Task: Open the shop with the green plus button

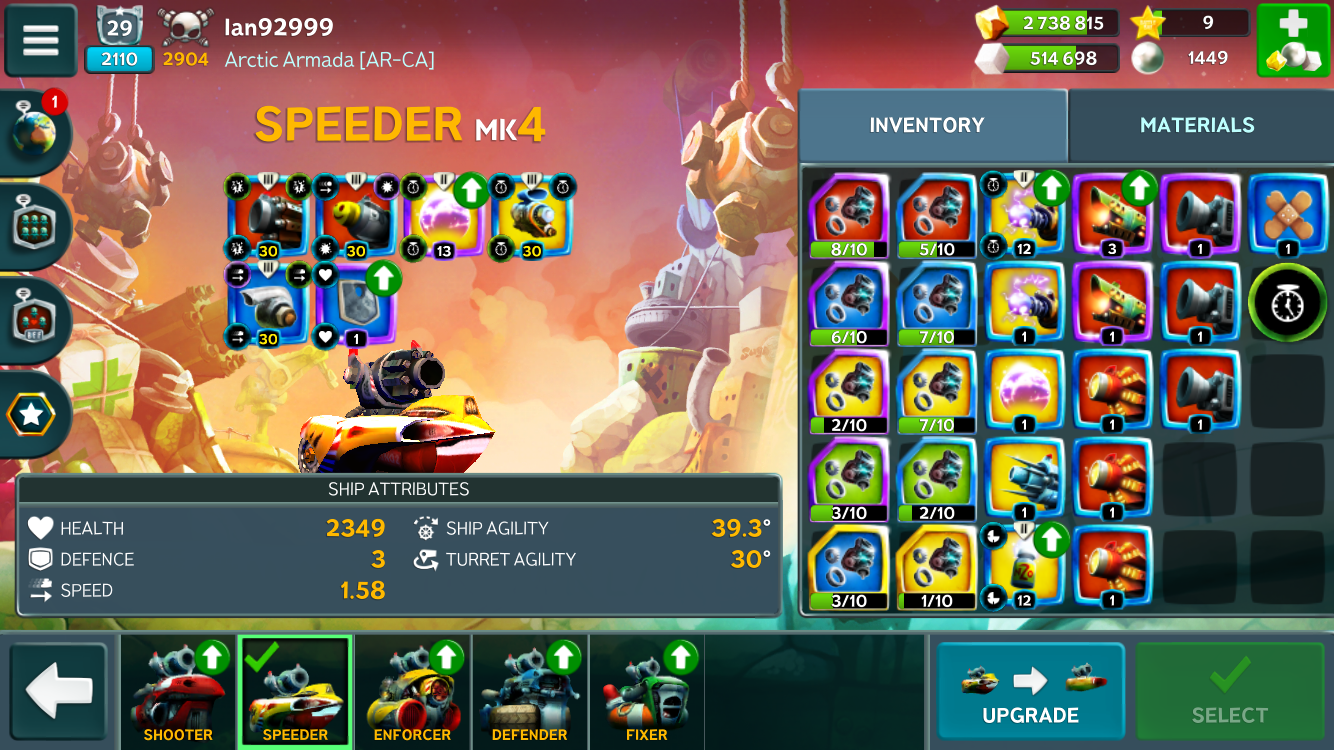Action: (1293, 41)
